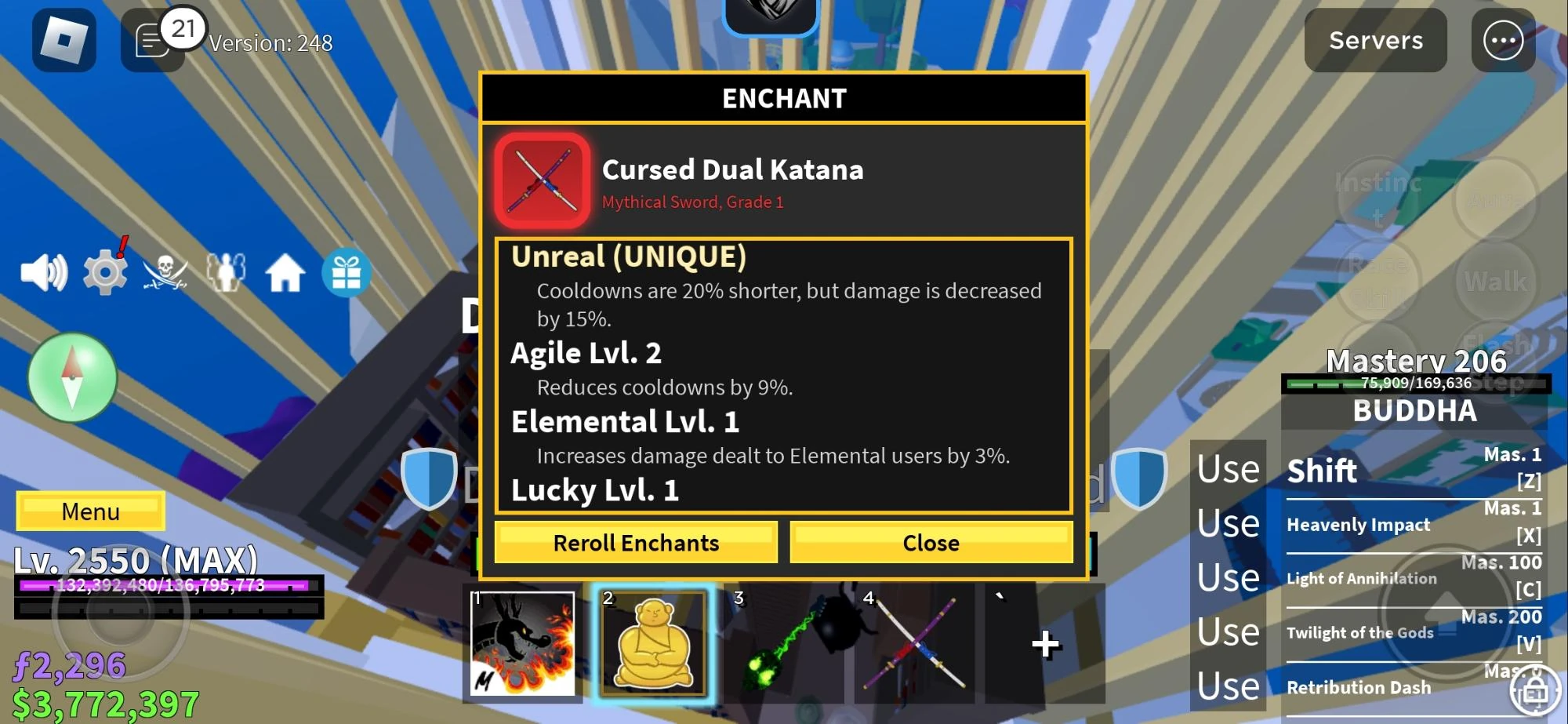Click the plus hotbar slot
Viewport: 1568px width, 724px height.
[1045, 643]
